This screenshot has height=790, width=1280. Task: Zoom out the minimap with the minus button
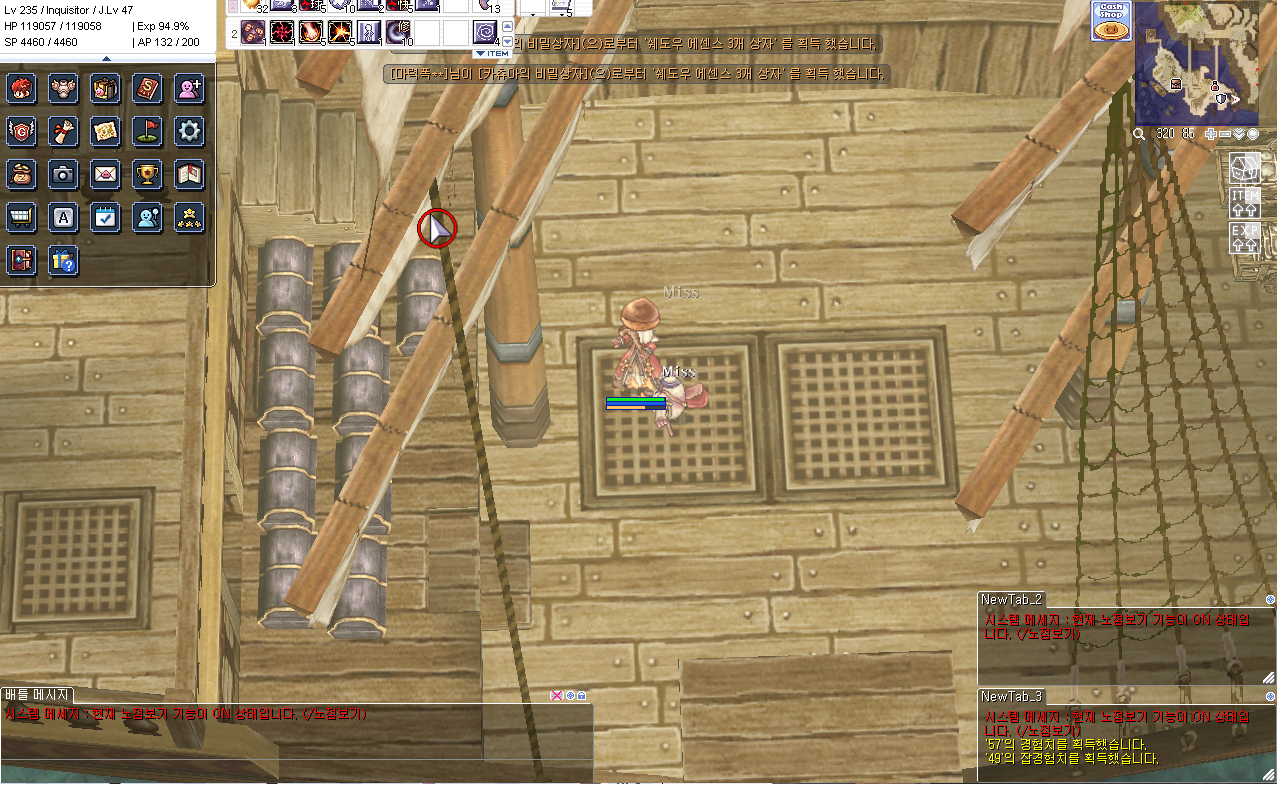coord(1225,134)
